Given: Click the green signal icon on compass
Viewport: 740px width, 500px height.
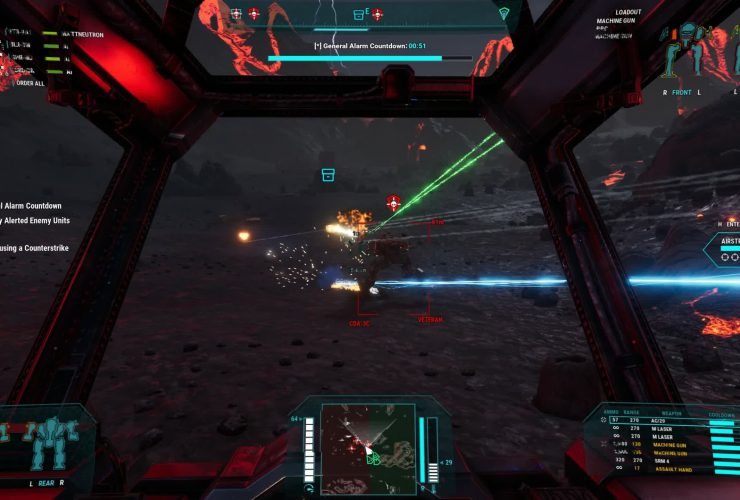Looking at the screenshot, I should click(x=504, y=14).
